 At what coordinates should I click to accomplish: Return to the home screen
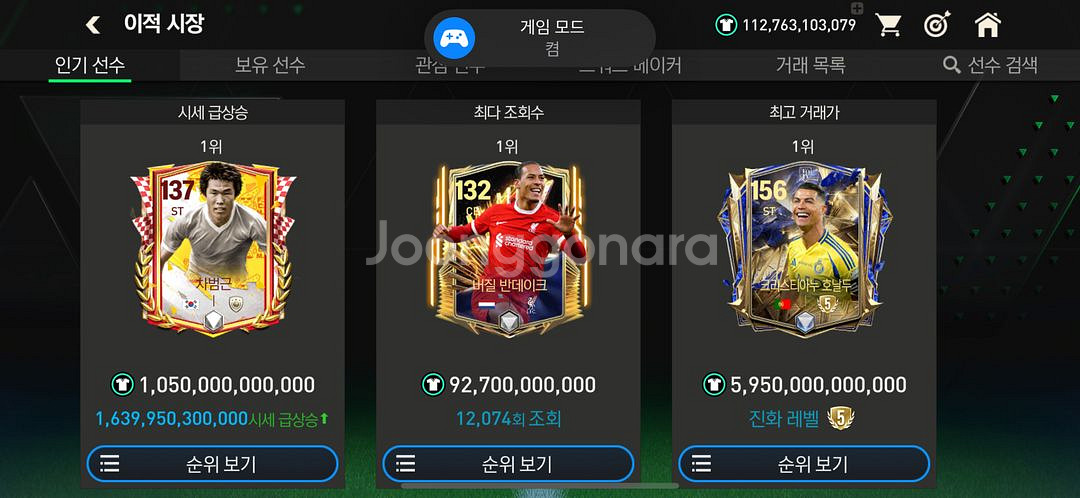pos(988,25)
